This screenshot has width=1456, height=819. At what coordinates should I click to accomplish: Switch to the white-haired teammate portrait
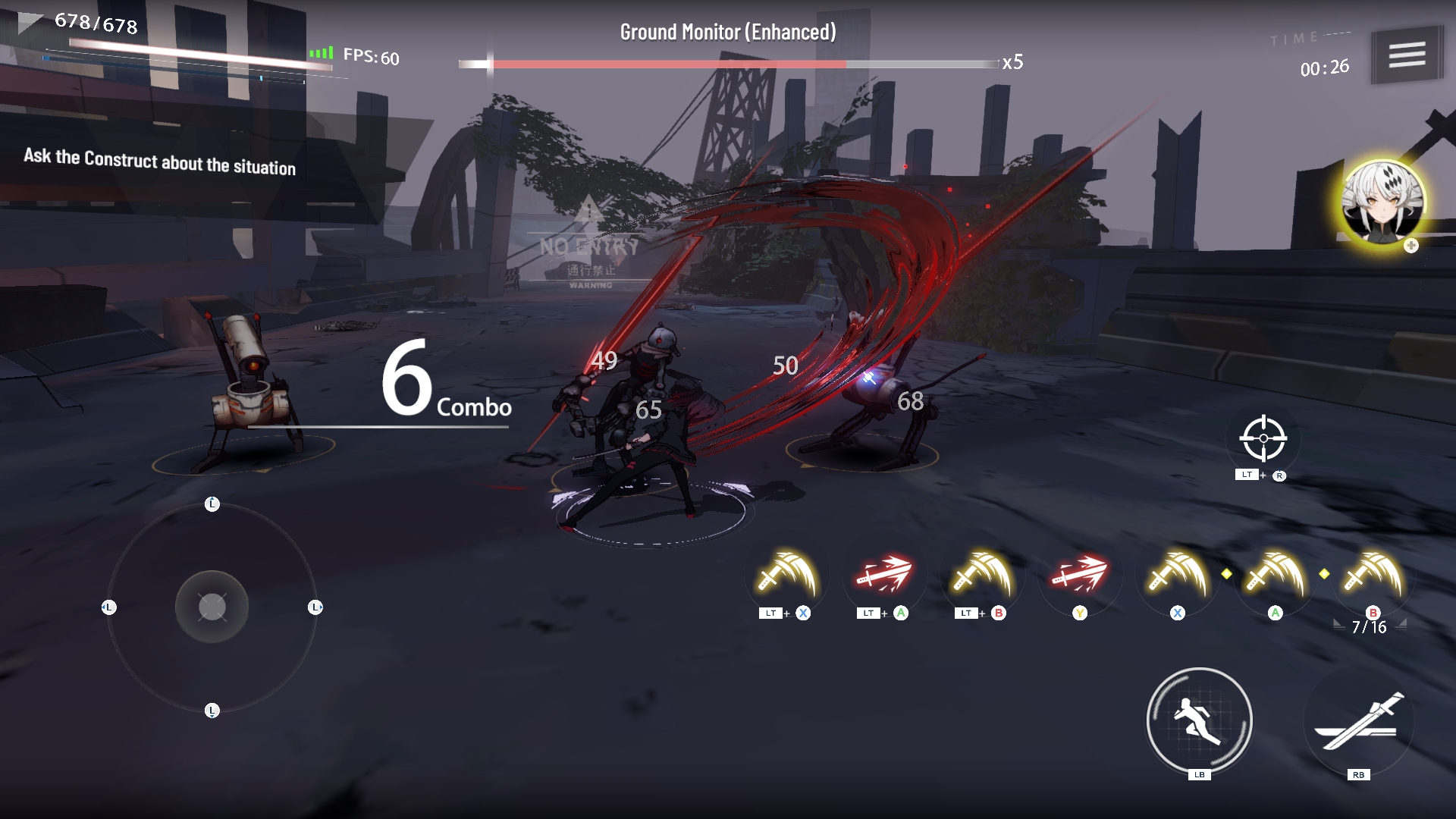[x=1382, y=202]
